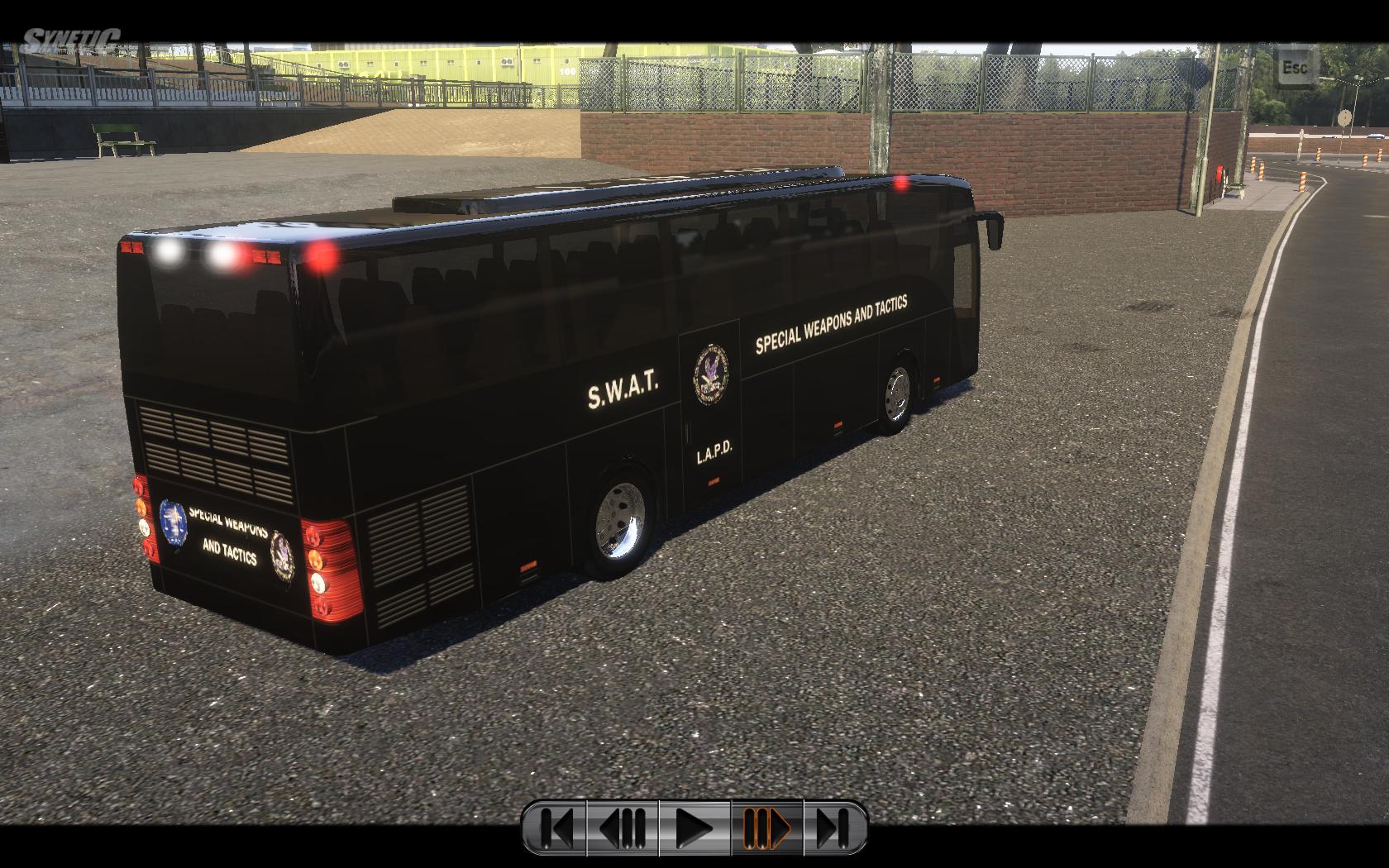Skip to the end of the replay
The width and height of the screenshot is (1389, 868).
[833, 827]
